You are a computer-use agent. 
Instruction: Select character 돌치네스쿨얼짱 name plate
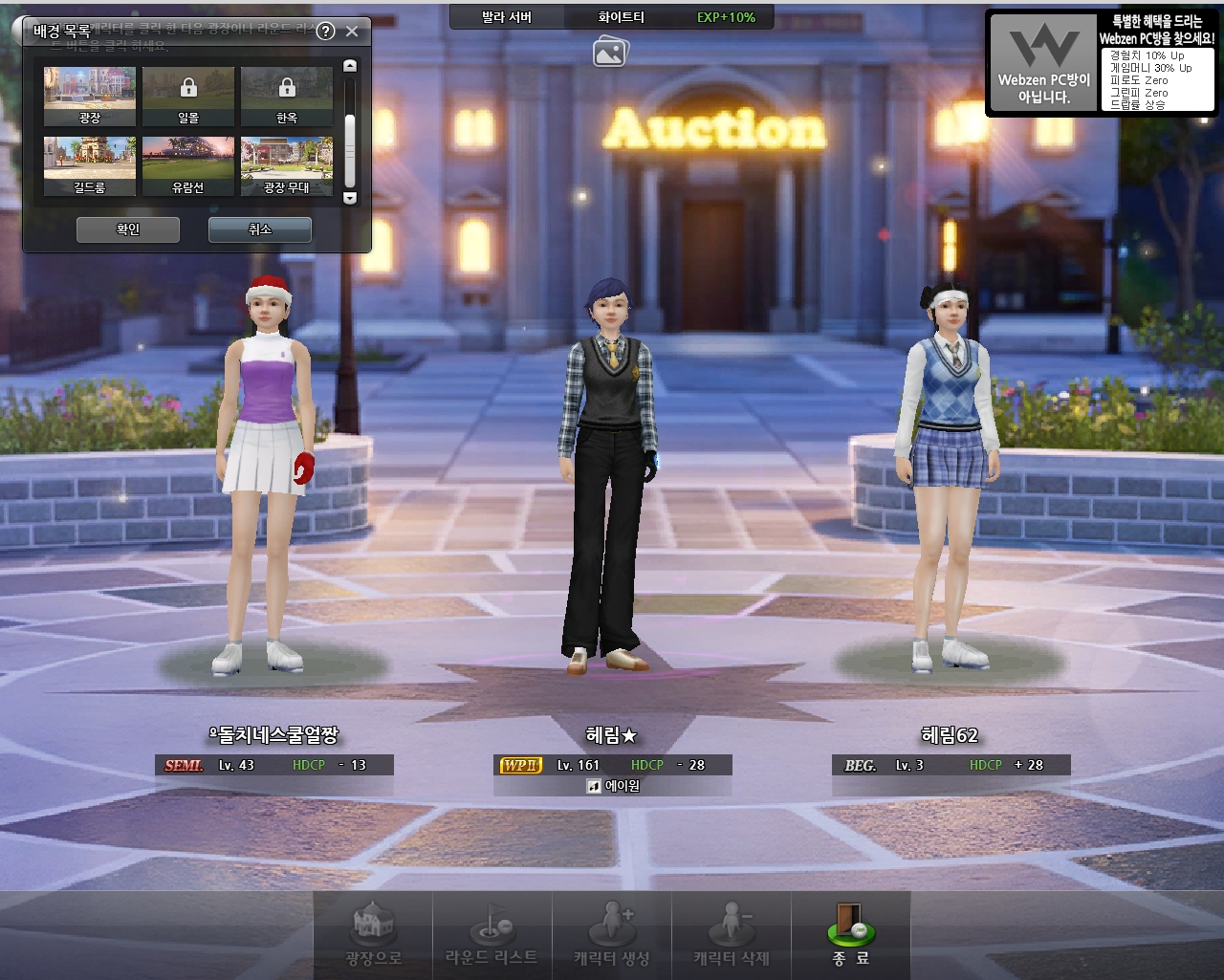(x=274, y=735)
